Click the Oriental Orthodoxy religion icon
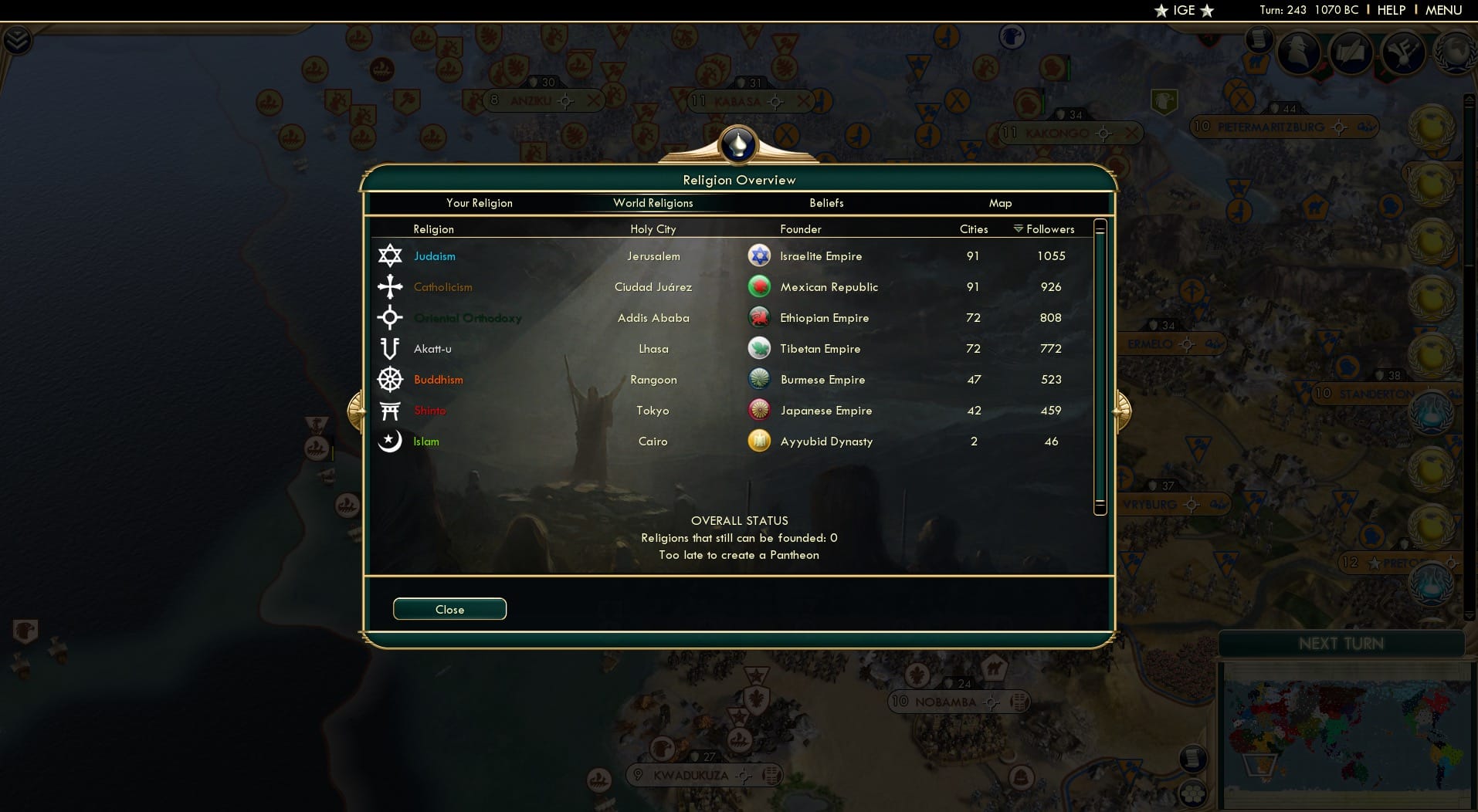The width and height of the screenshot is (1478, 812). point(391,317)
